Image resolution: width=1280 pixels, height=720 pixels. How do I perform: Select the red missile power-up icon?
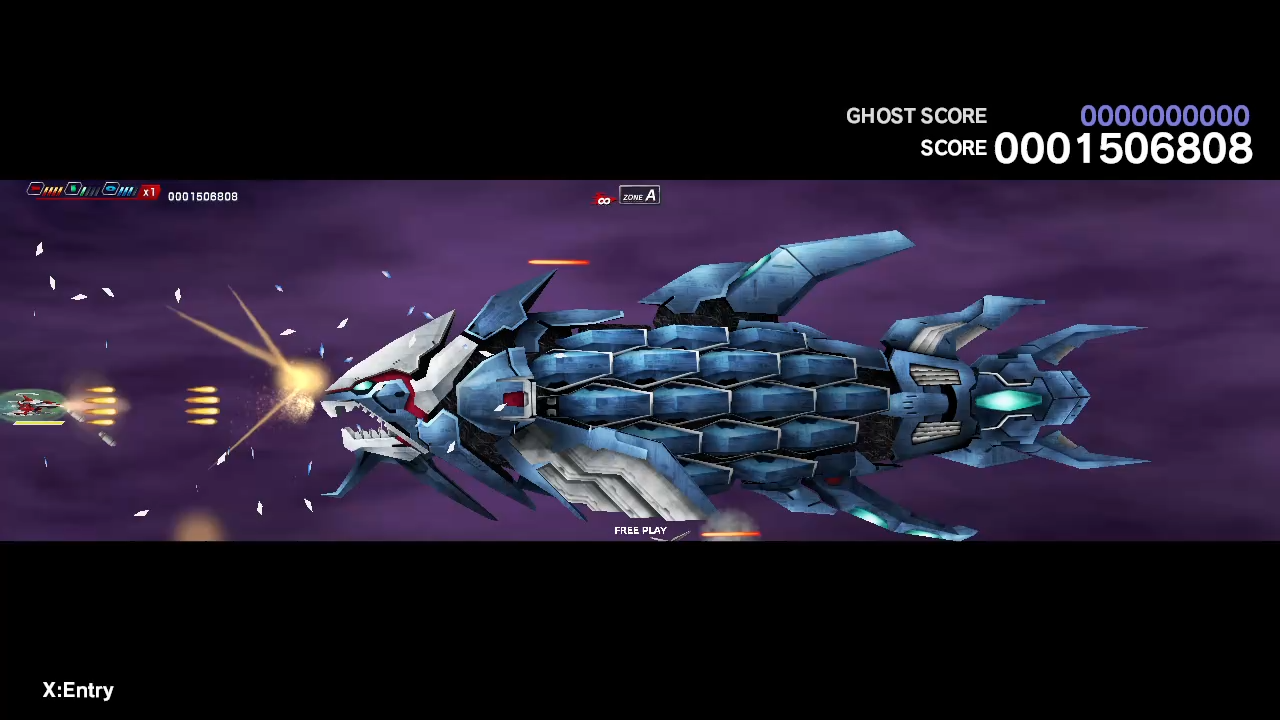coord(35,188)
